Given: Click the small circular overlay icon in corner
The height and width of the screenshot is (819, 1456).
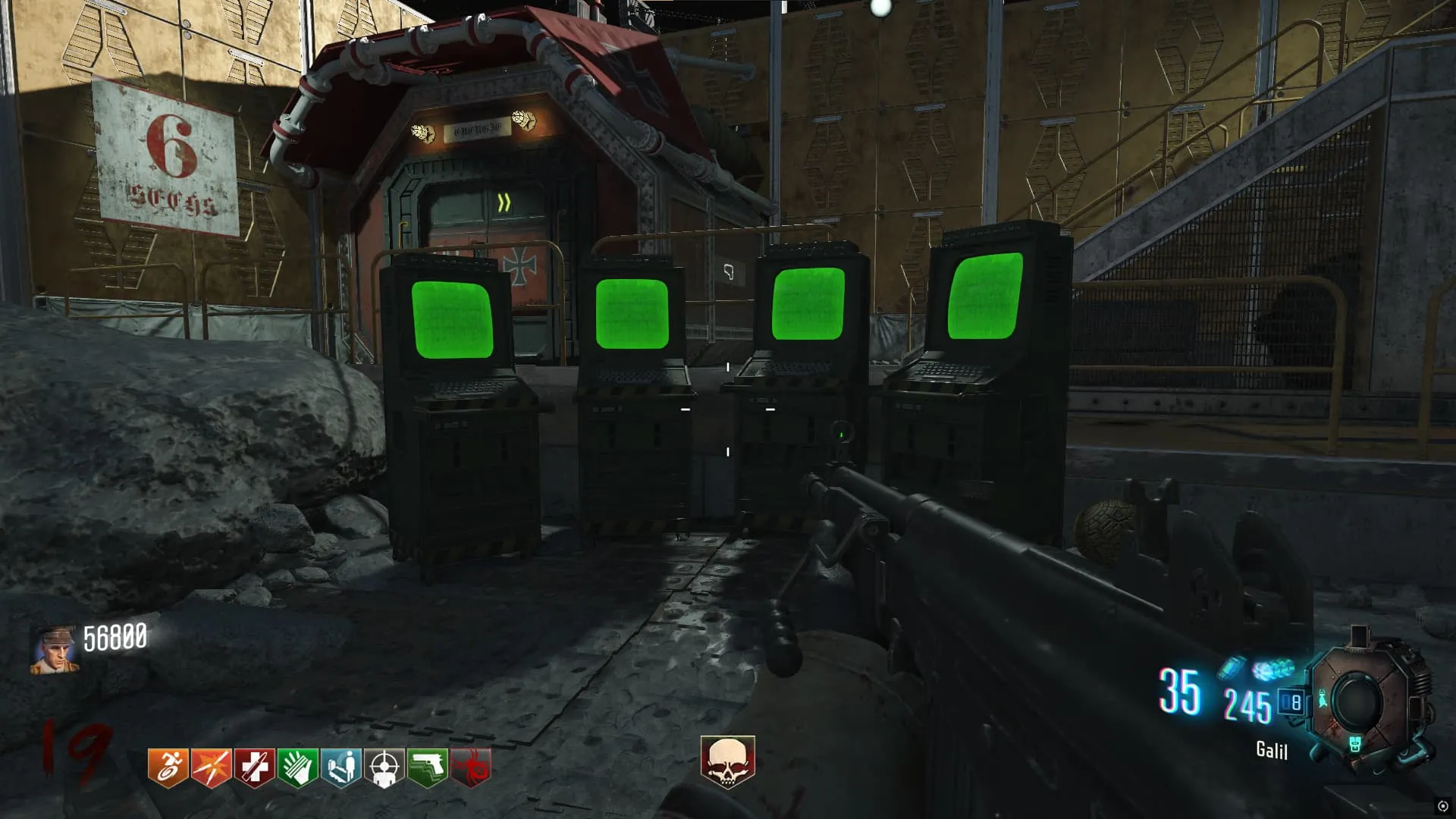Looking at the screenshot, I should coord(1442,806).
